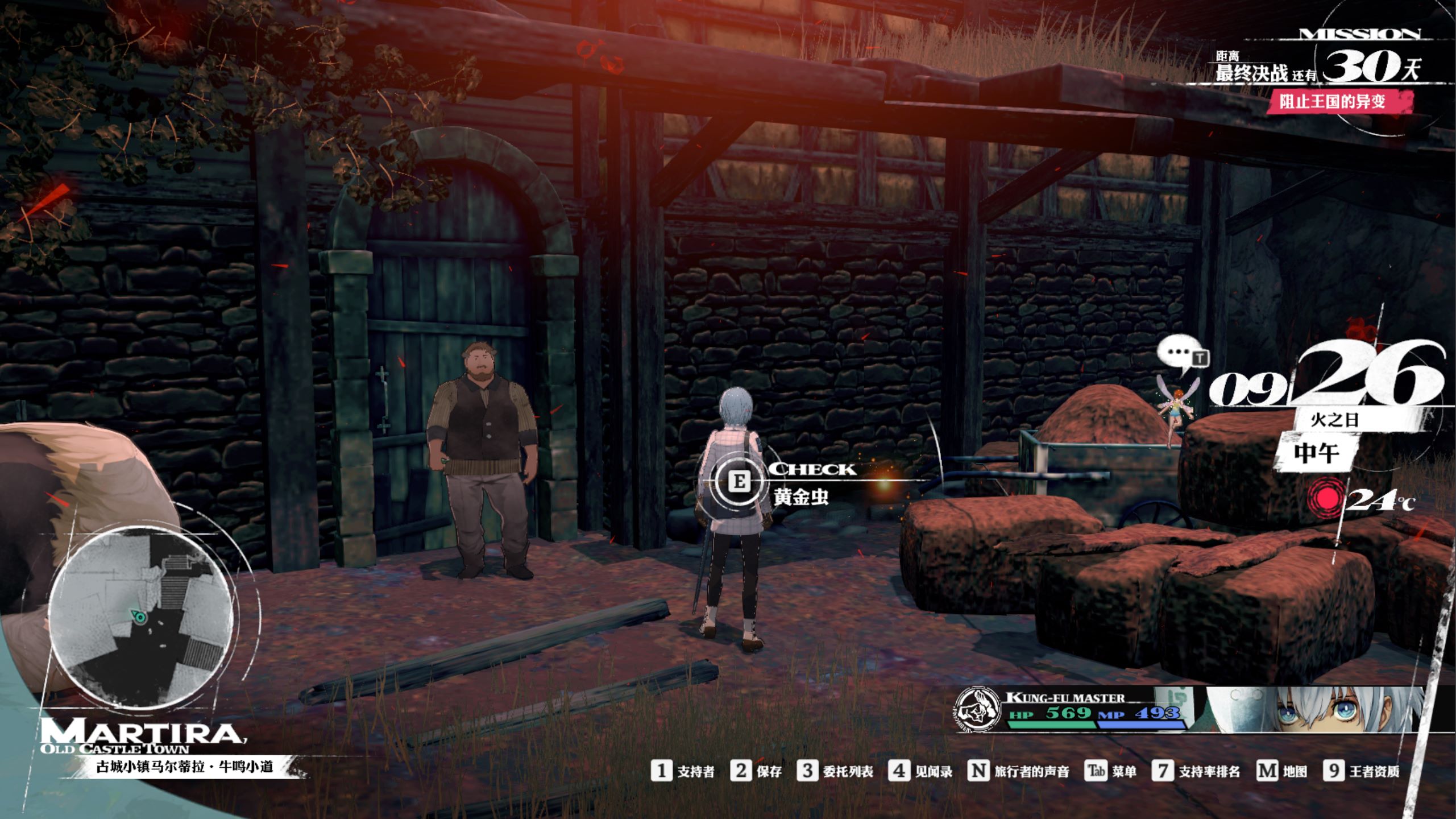Screen dimensions: 1456x819
Task: Show the 王者资质 royal virtues
Action: click(1362, 771)
